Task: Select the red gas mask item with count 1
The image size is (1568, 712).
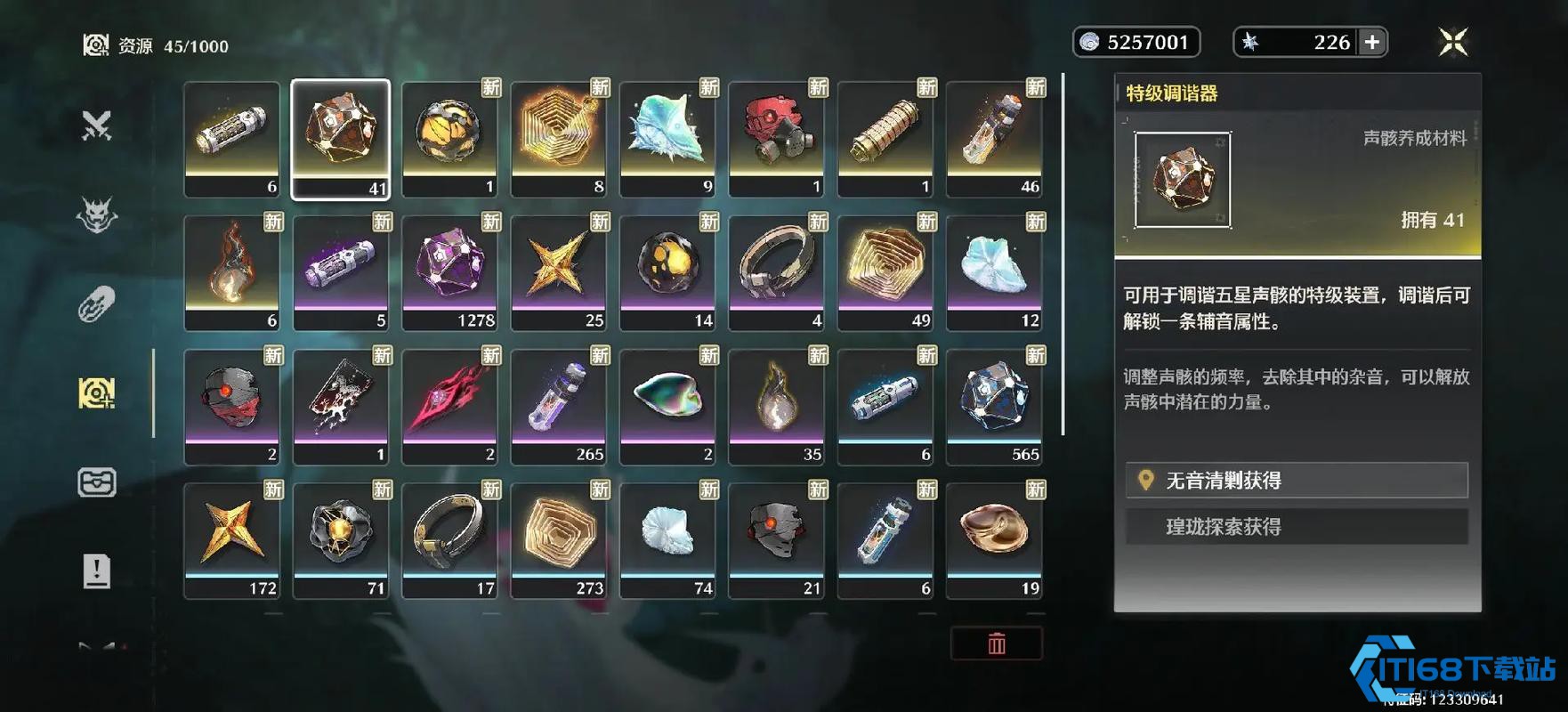Action: (776, 139)
